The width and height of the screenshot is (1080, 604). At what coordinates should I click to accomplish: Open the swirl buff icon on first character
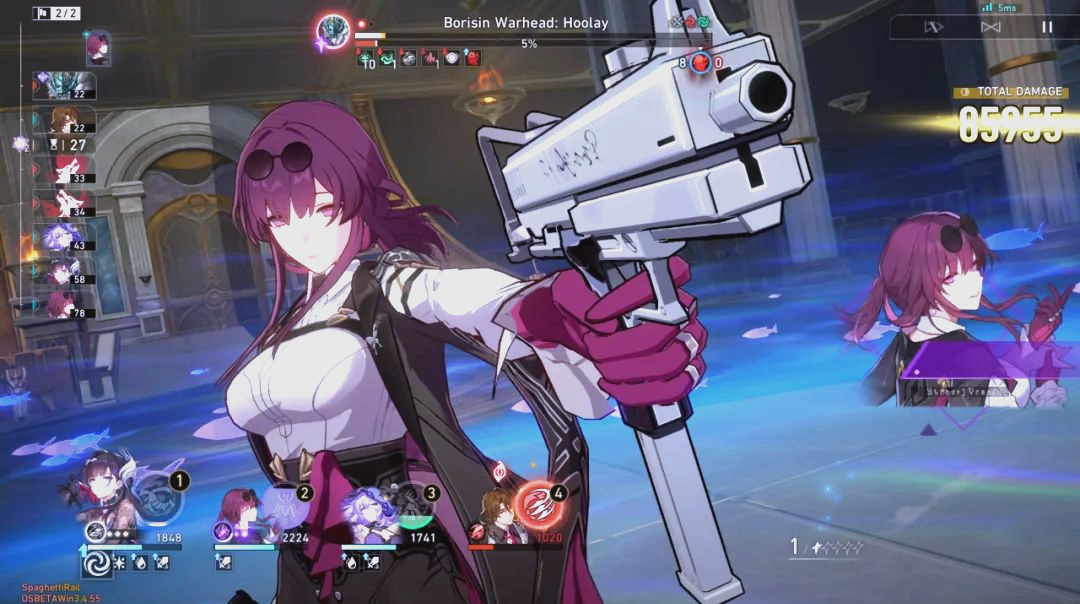point(98,564)
